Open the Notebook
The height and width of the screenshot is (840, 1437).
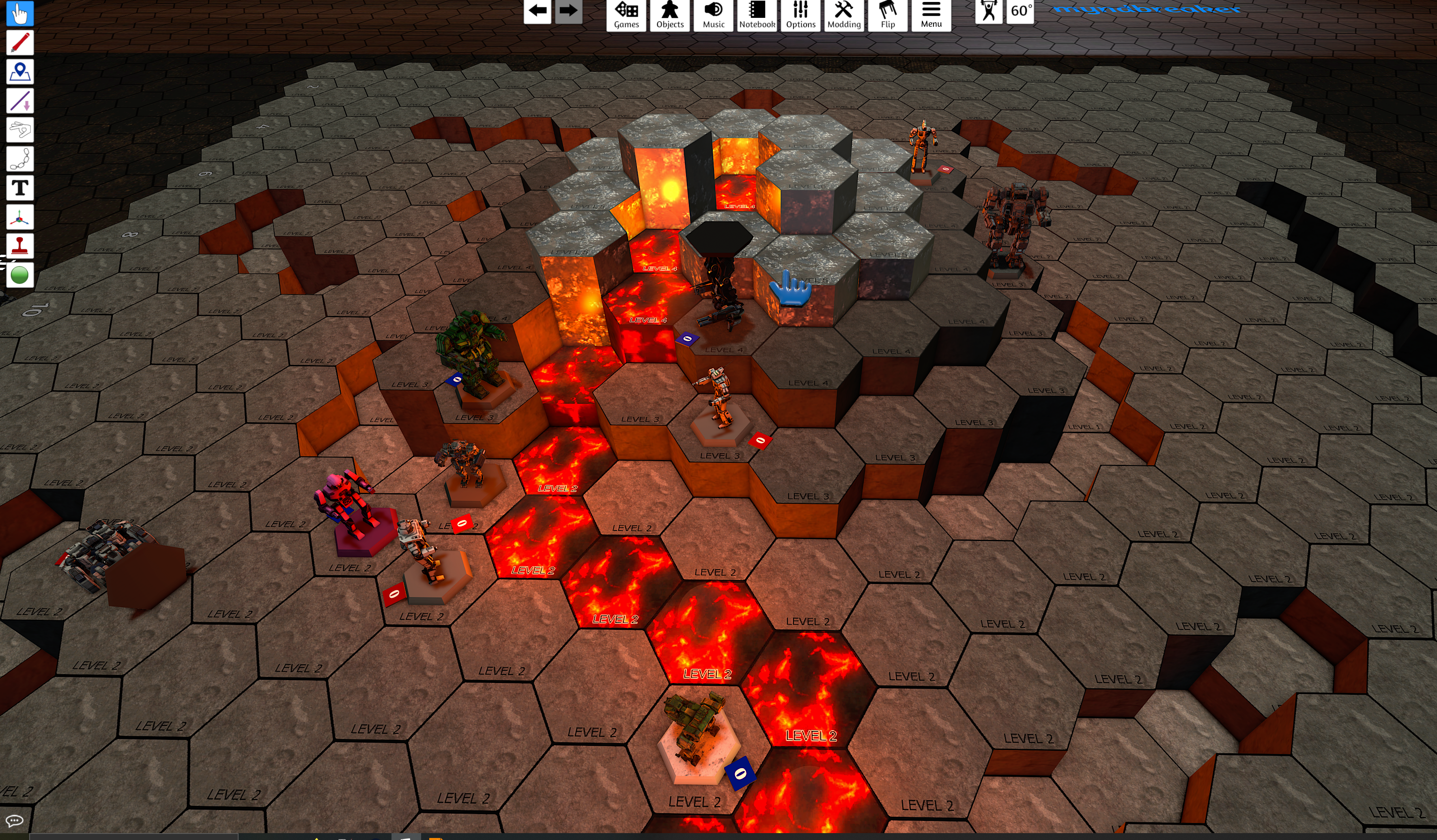pyautogui.click(x=757, y=14)
